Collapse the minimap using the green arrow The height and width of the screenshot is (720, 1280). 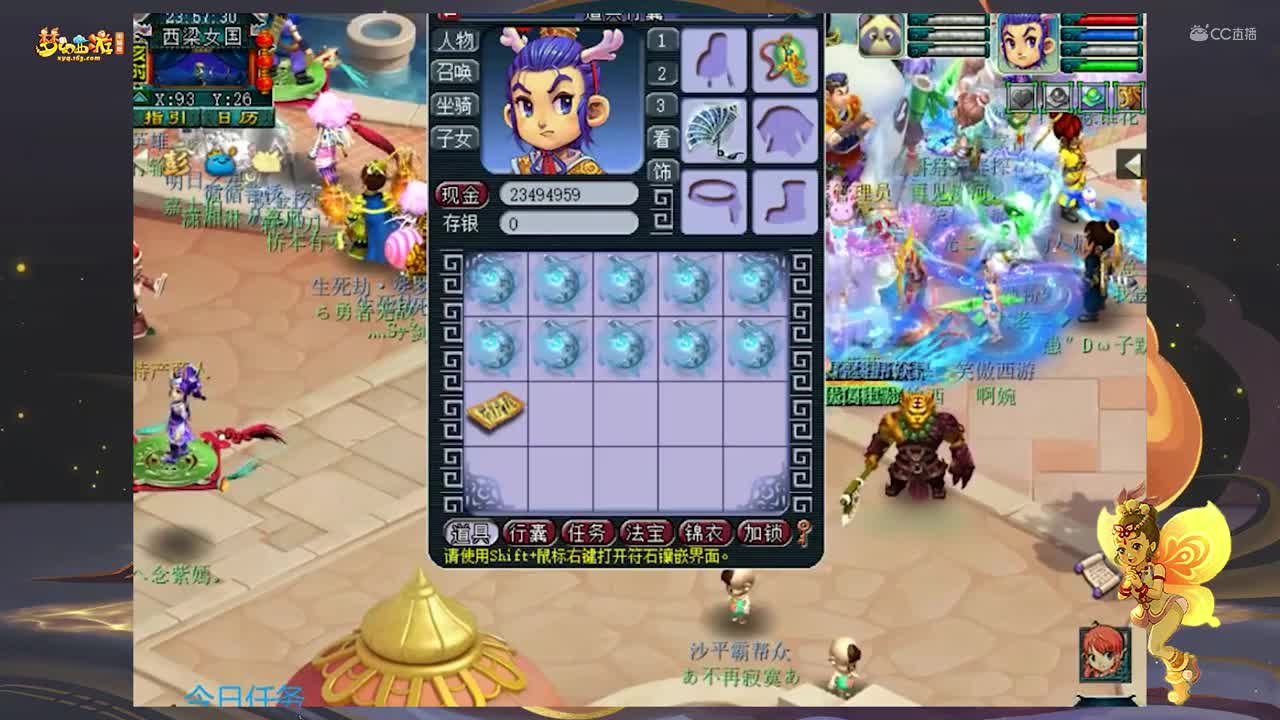pos(139,97)
